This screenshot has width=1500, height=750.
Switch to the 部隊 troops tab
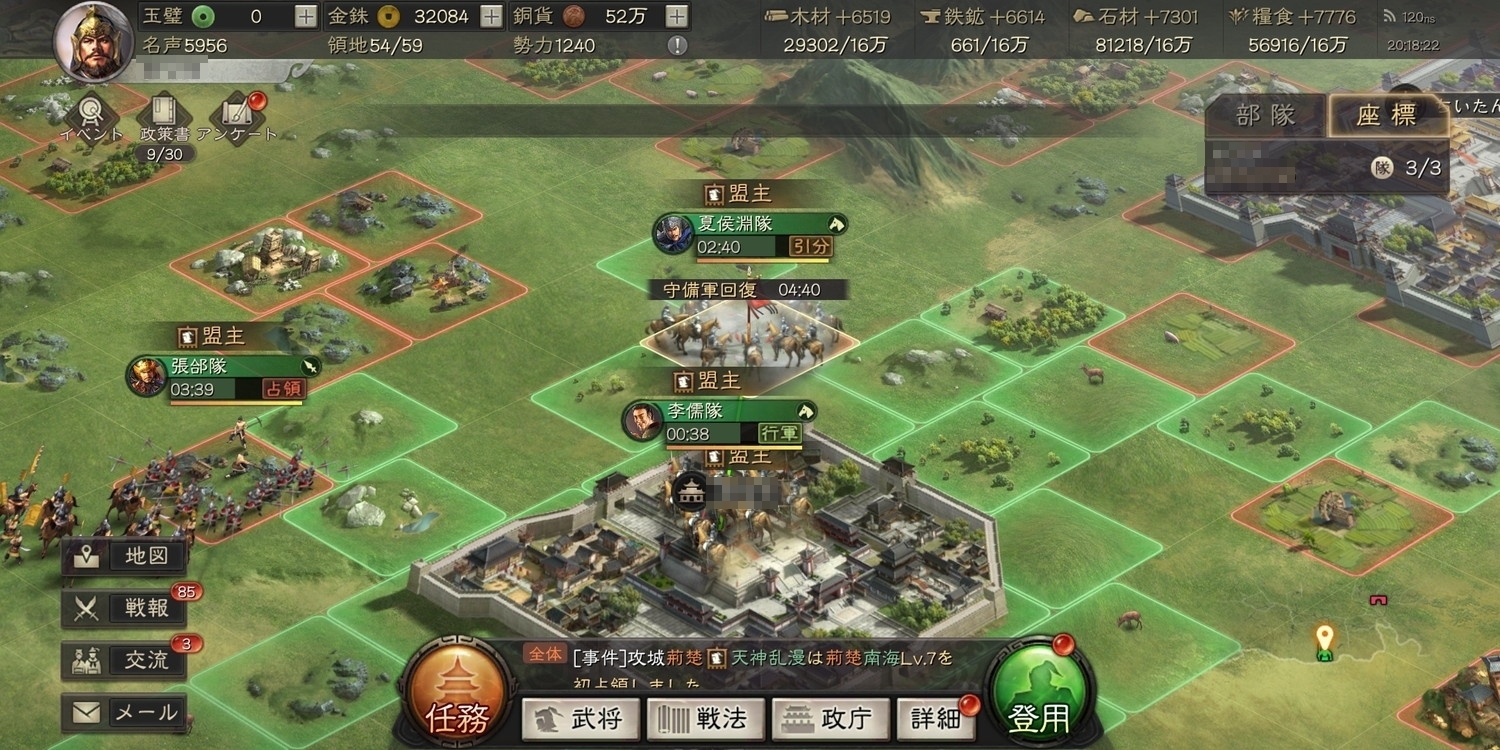point(1266,116)
